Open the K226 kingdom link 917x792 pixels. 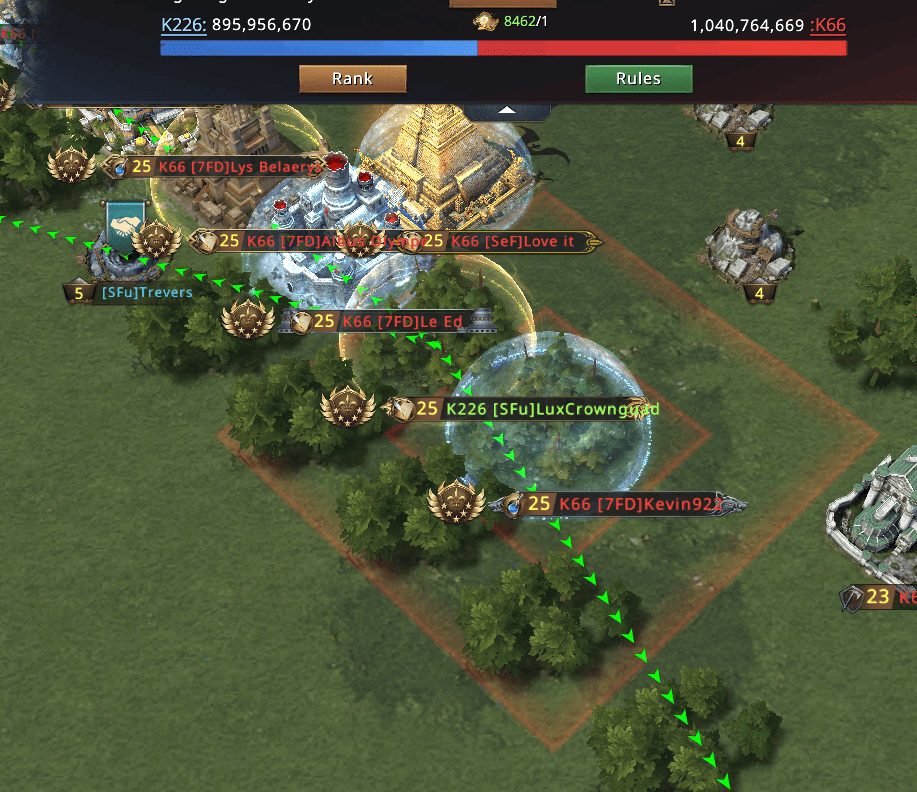(x=183, y=25)
